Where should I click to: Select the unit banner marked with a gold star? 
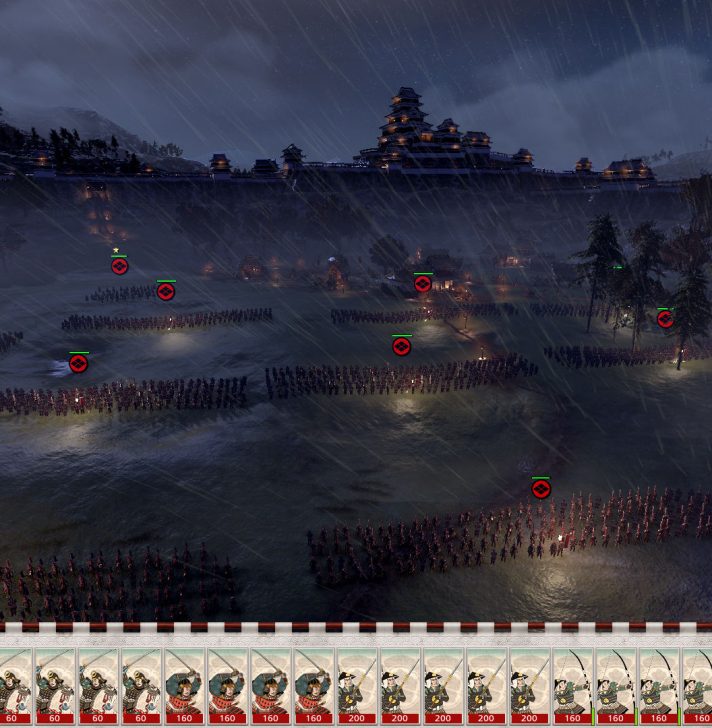coord(119,266)
